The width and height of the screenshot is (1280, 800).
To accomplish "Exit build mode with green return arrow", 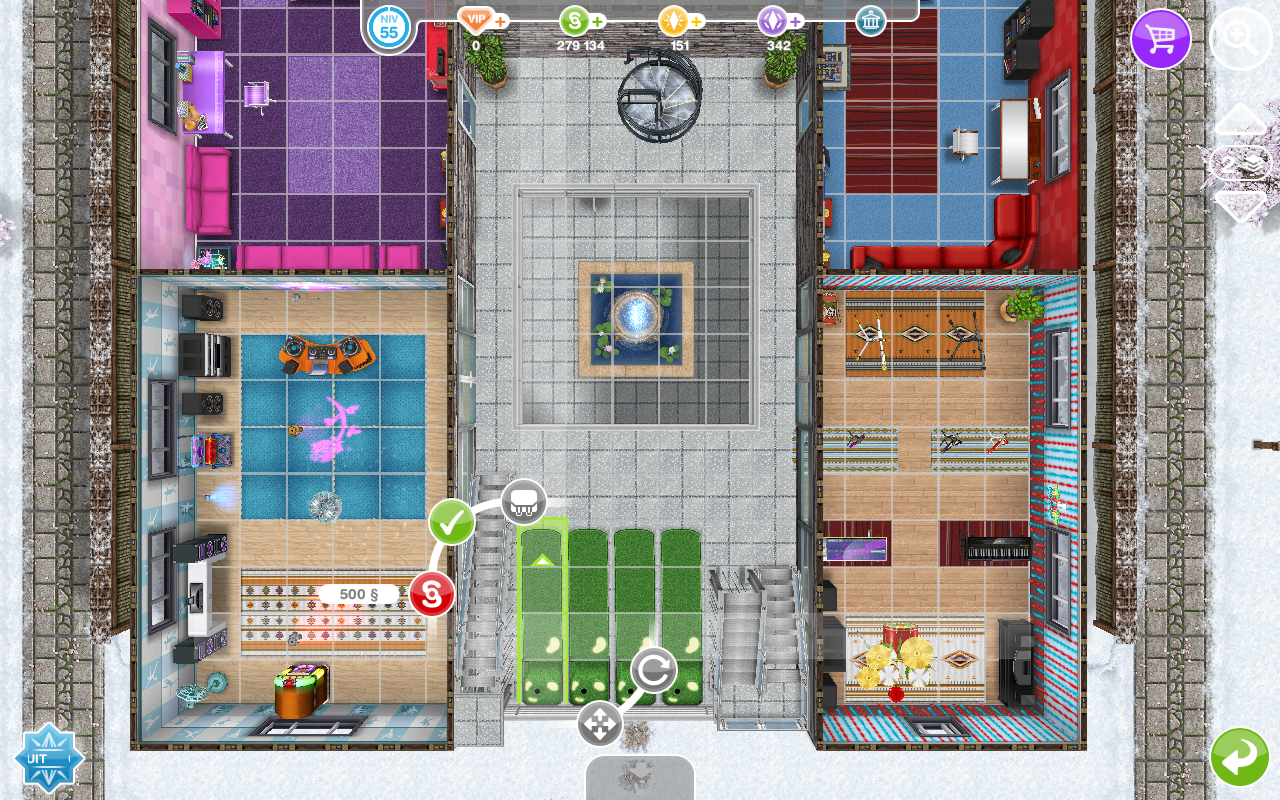I will coord(1240,757).
